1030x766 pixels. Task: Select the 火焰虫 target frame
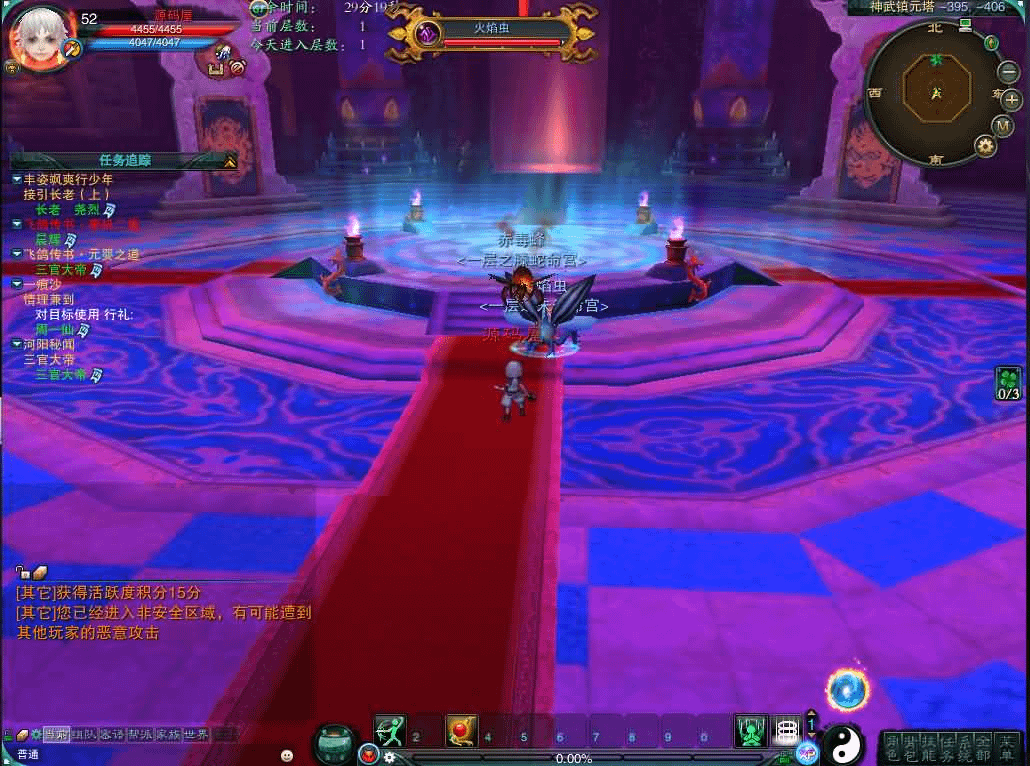(492, 33)
